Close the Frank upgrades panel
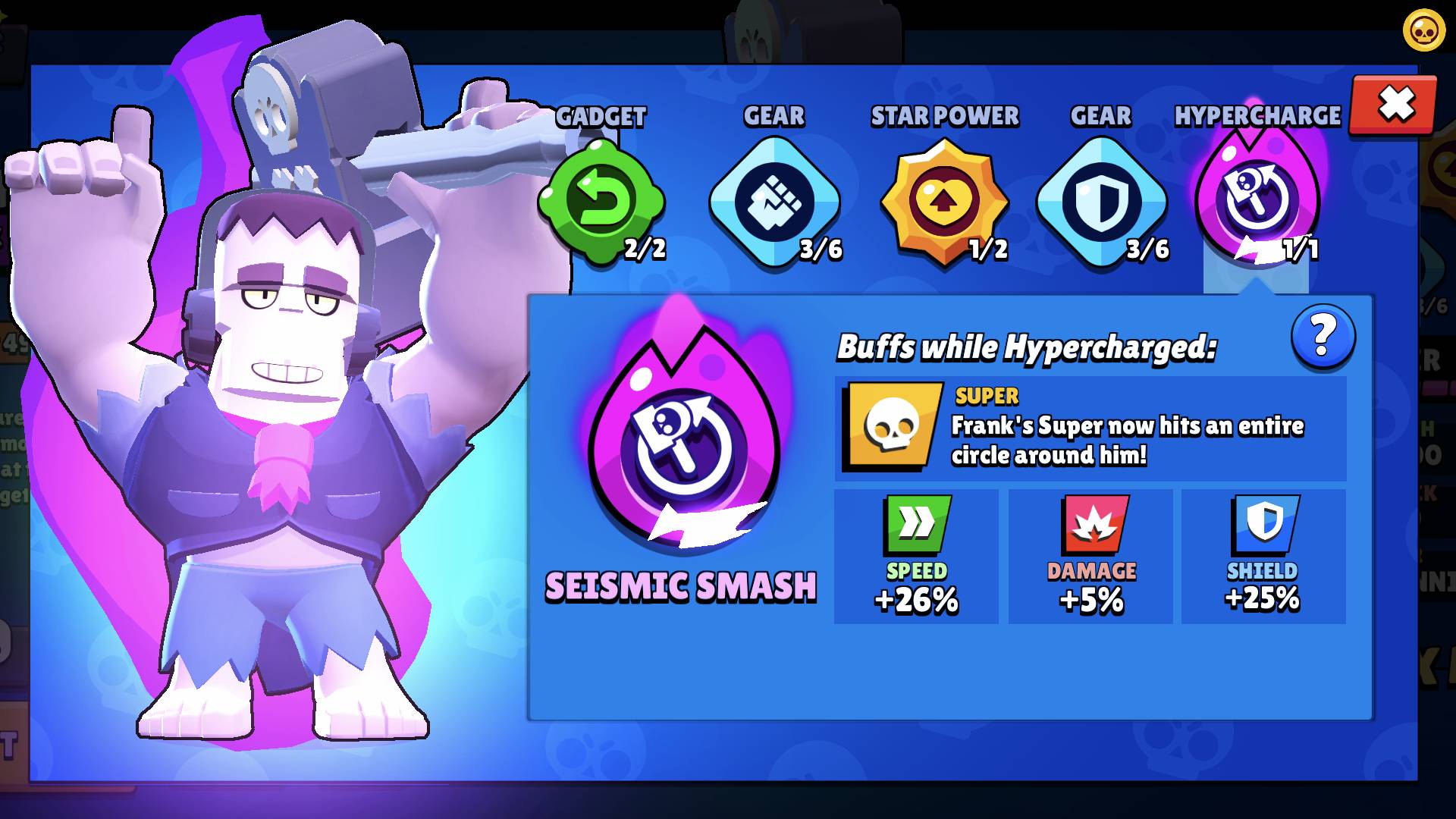1456x819 pixels. pos(1394,105)
